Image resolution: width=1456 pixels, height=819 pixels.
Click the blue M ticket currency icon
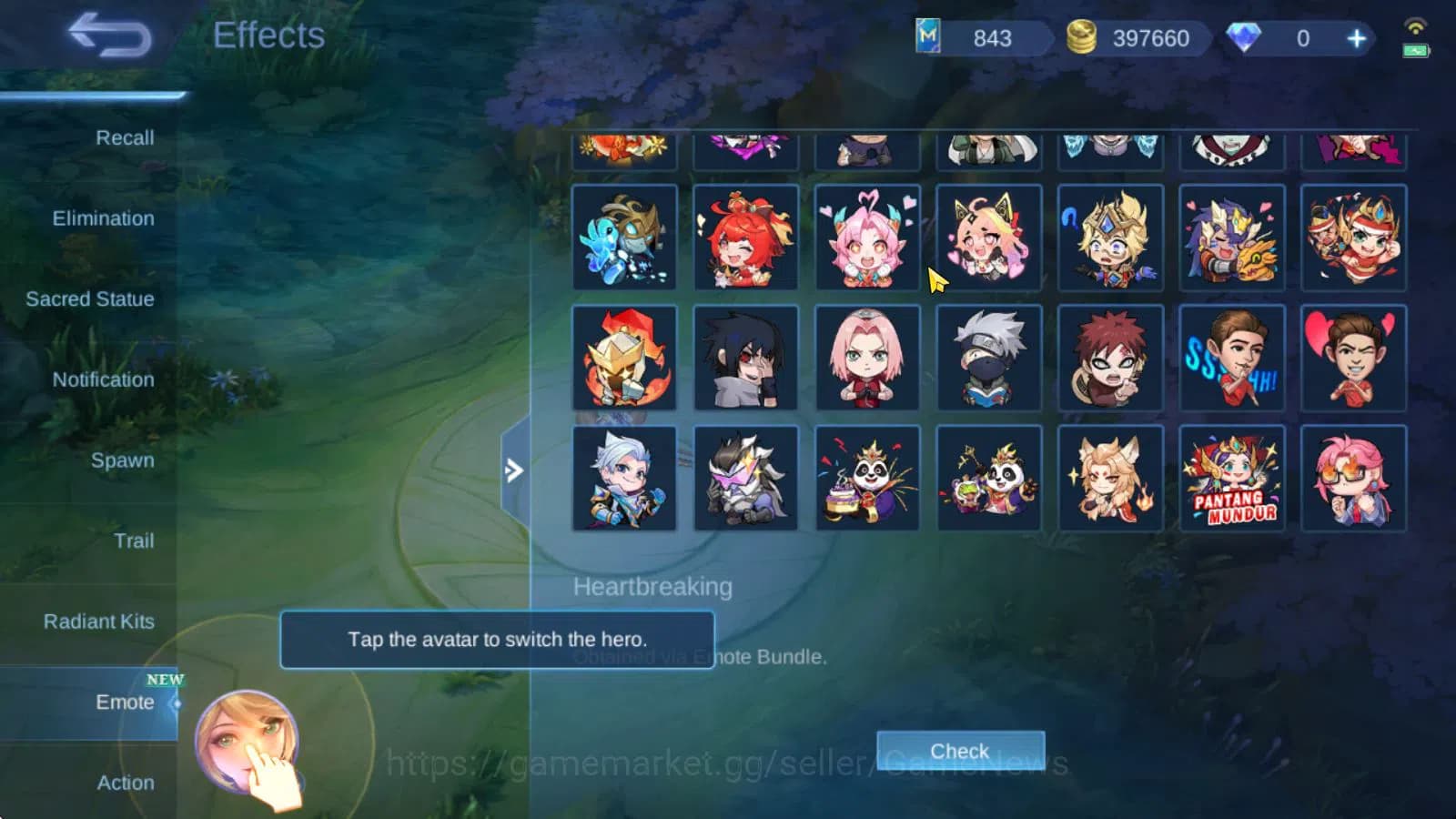pyautogui.click(x=926, y=38)
